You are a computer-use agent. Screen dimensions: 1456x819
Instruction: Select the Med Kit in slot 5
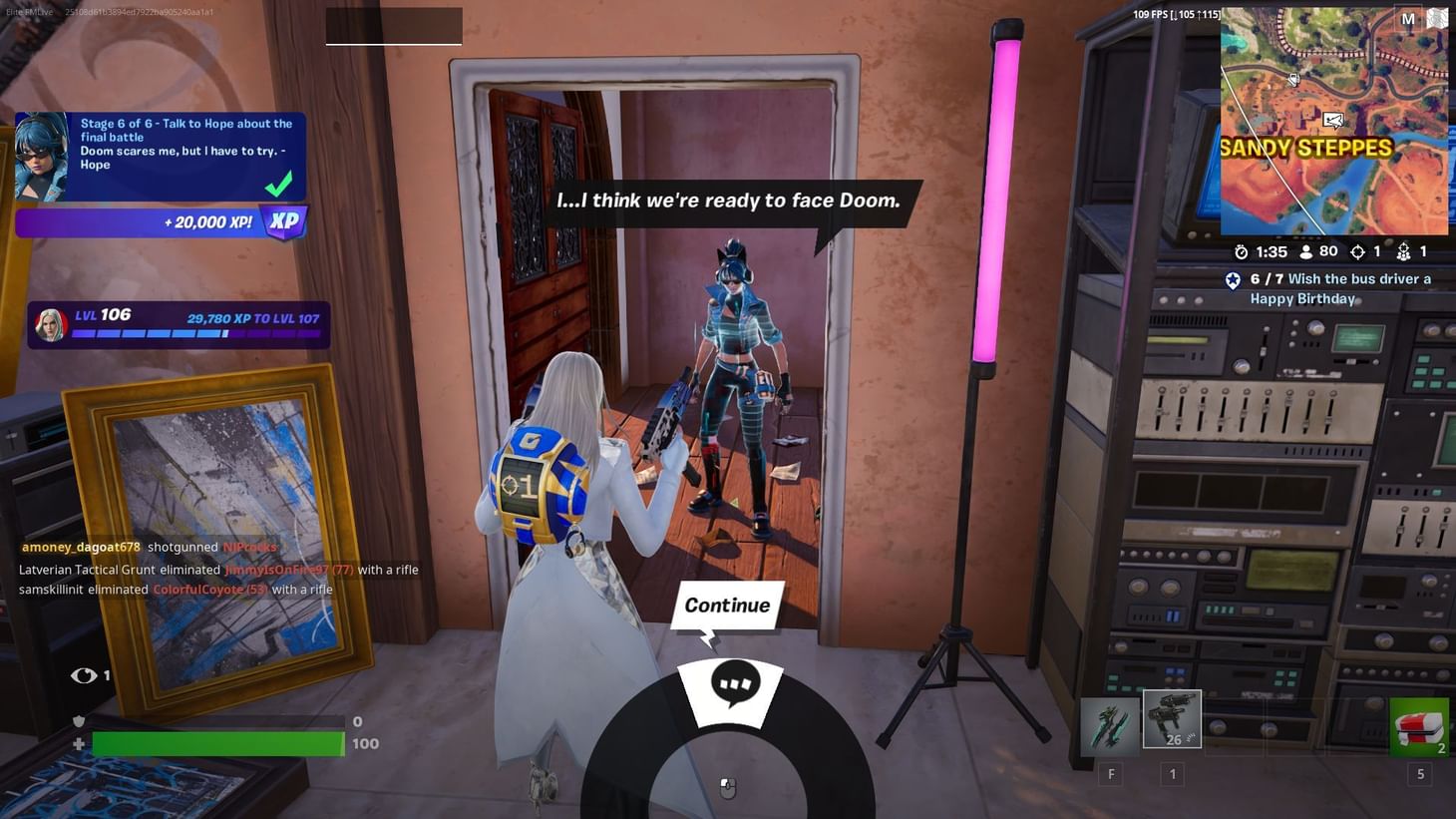point(1419,726)
